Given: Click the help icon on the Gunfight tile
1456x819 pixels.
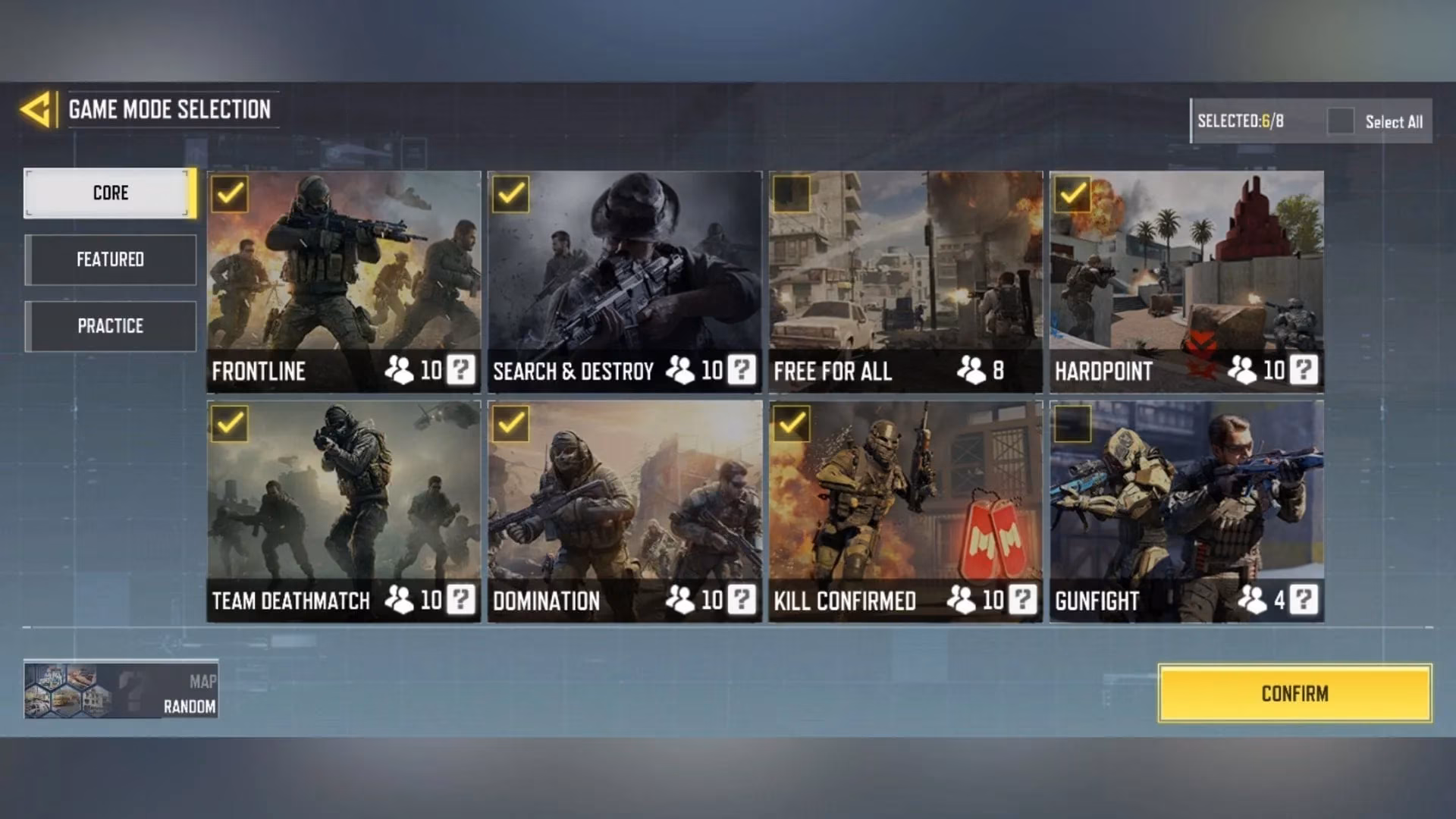Looking at the screenshot, I should pyautogui.click(x=1304, y=601).
